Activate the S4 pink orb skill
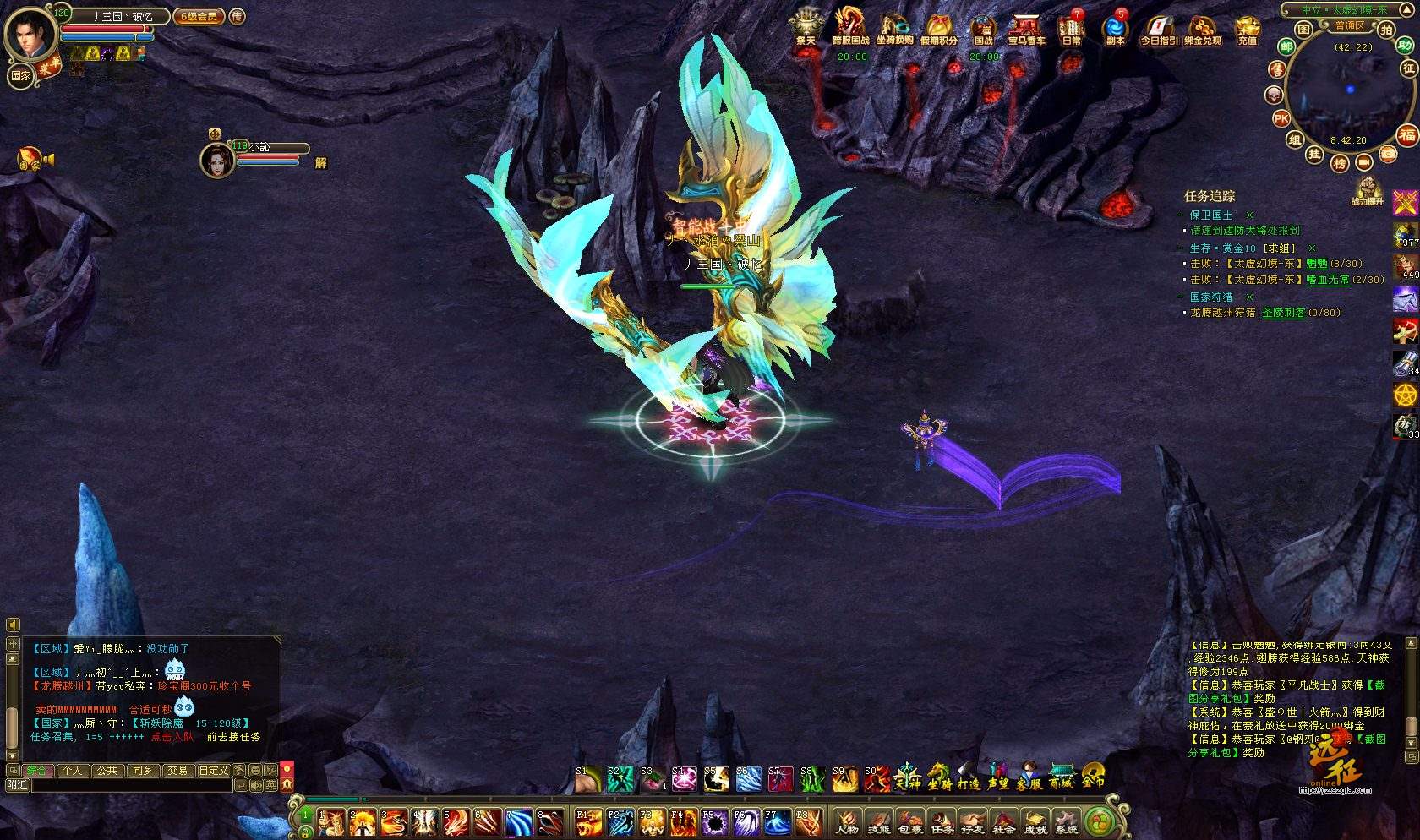Viewport: 1420px width, 840px height. [x=684, y=778]
